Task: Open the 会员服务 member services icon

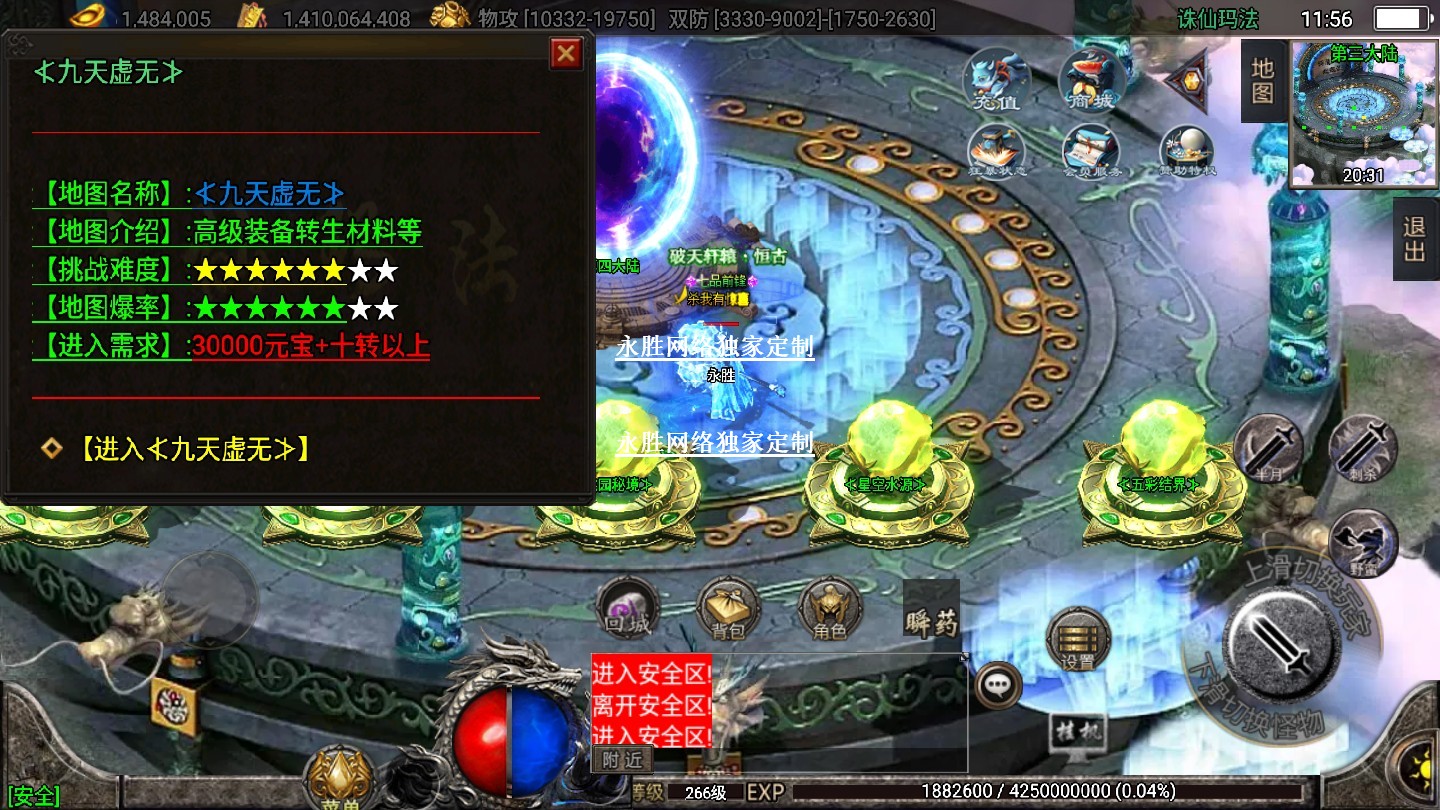Action: [x=1091, y=152]
